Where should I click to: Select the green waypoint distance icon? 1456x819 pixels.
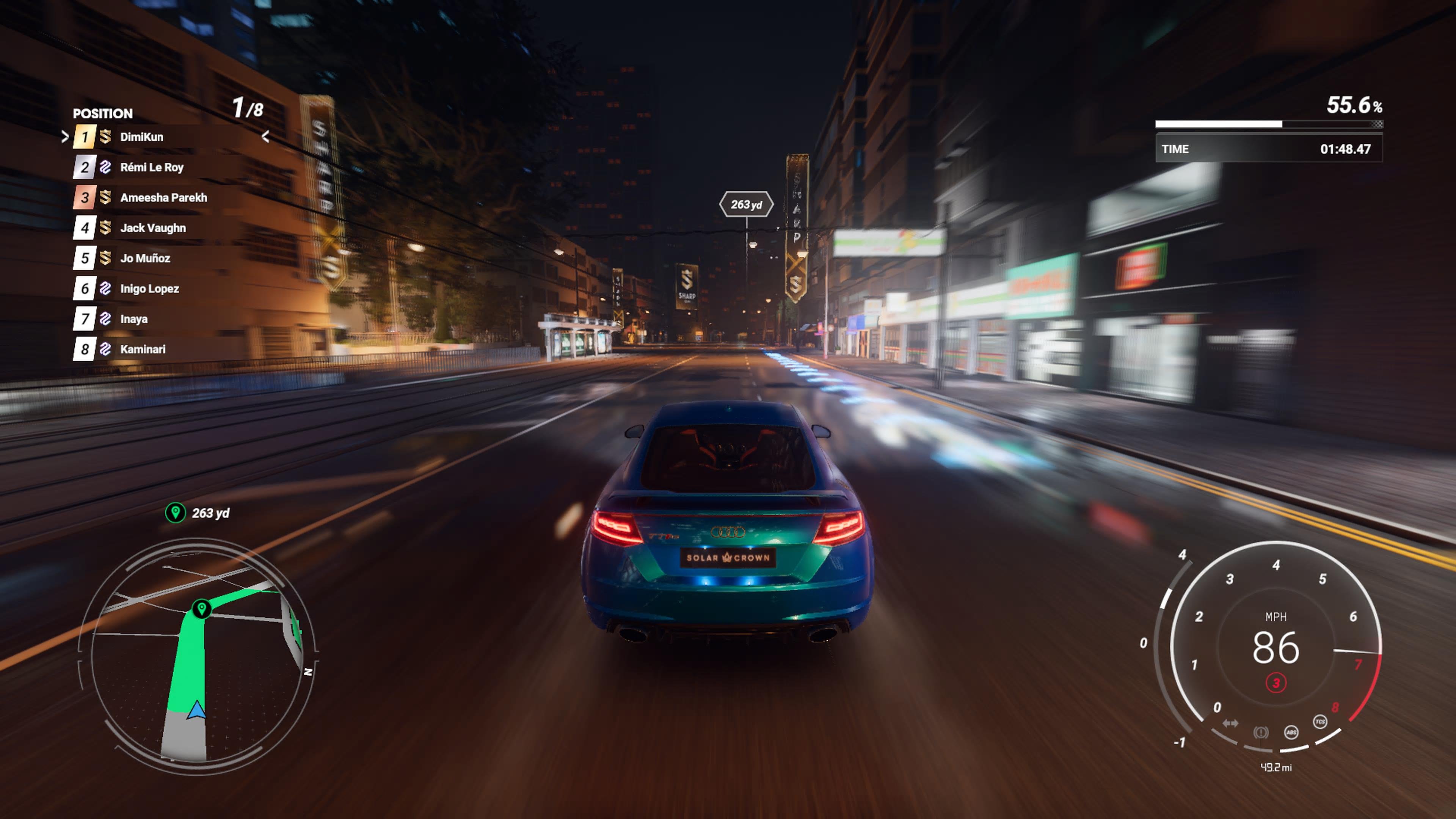click(x=175, y=513)
